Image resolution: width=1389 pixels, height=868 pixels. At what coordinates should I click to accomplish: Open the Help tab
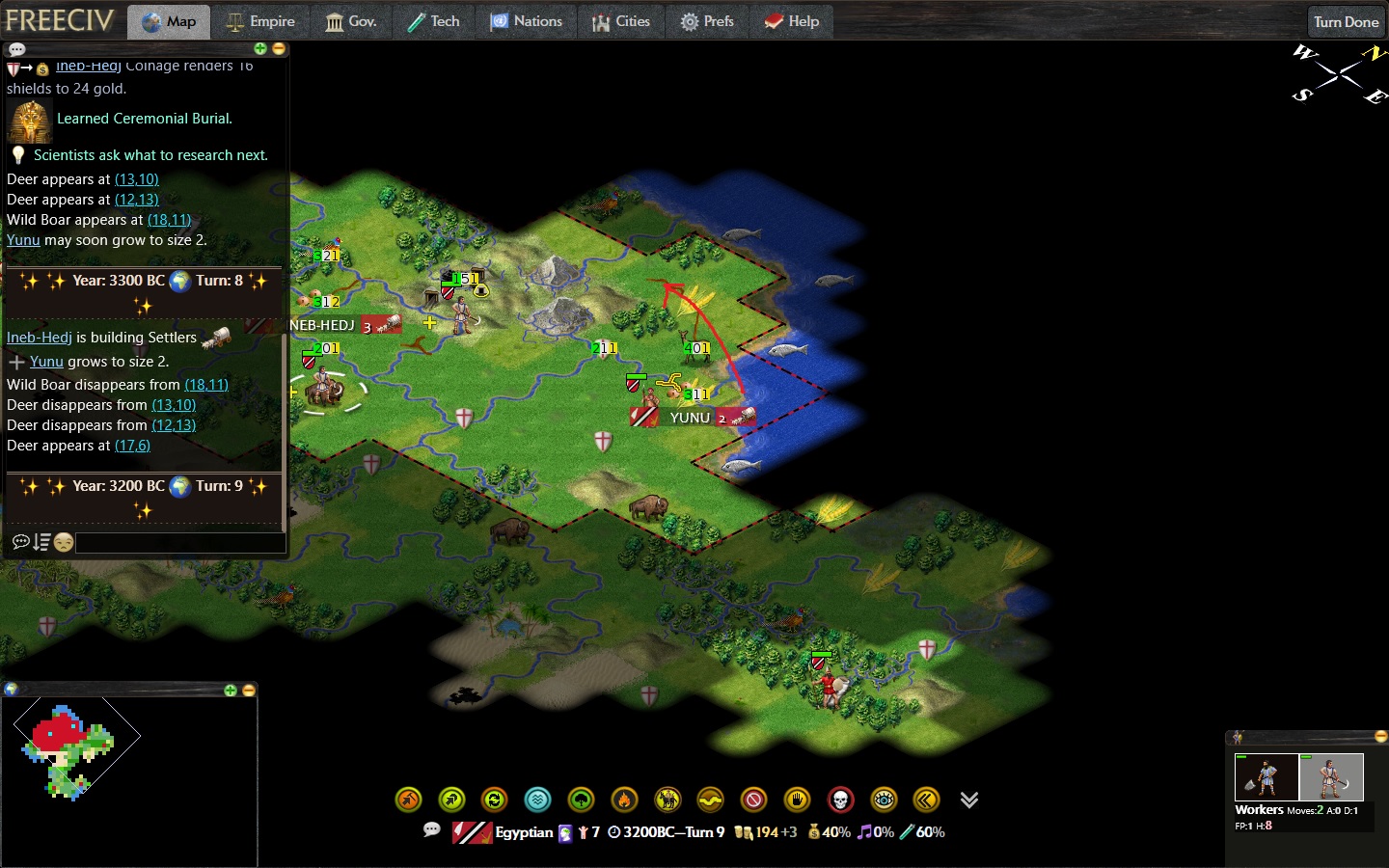tap(791, 21)
